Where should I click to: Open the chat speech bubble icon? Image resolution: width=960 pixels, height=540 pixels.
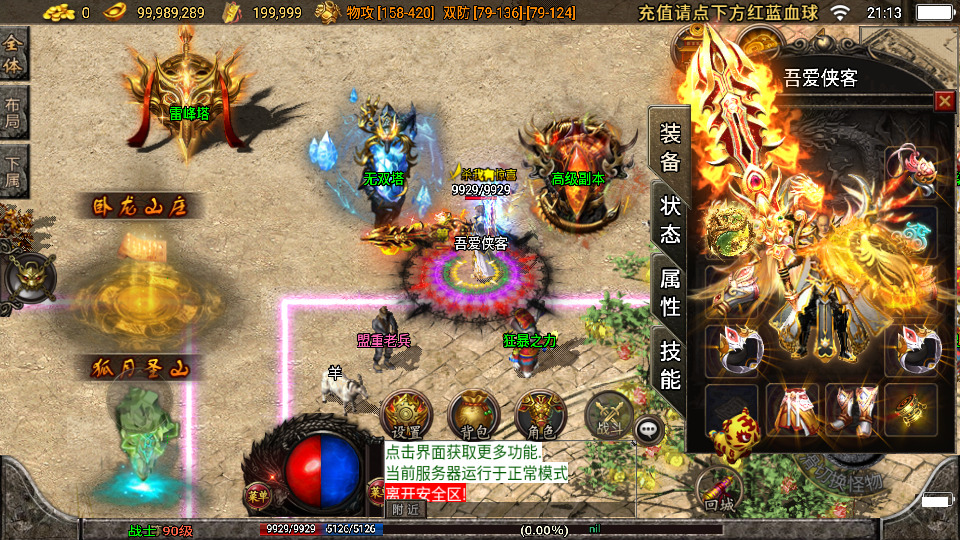pyautogui.click(x=650, y=430)
